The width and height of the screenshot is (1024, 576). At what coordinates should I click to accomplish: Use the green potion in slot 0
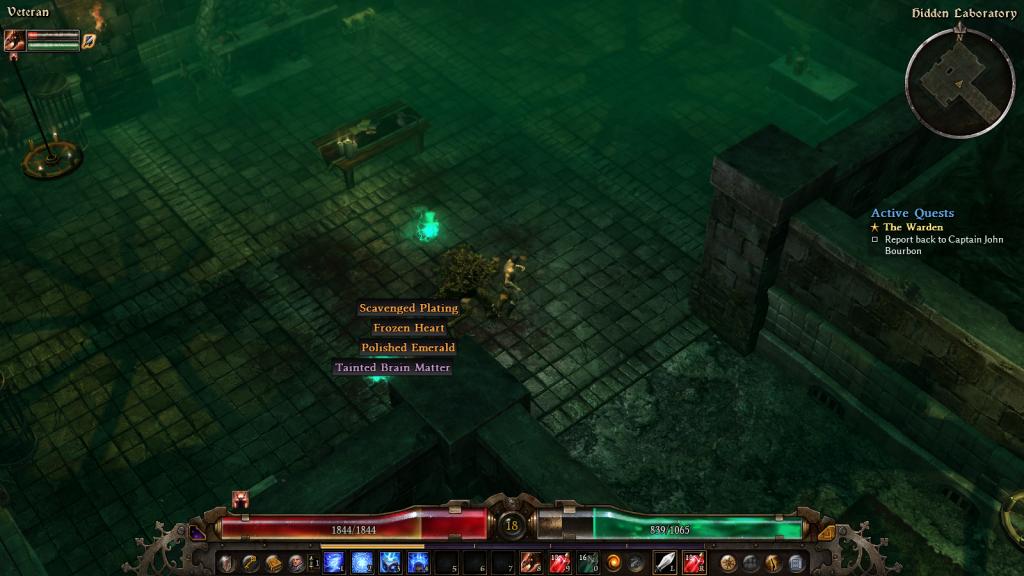[x=587, y=562]
